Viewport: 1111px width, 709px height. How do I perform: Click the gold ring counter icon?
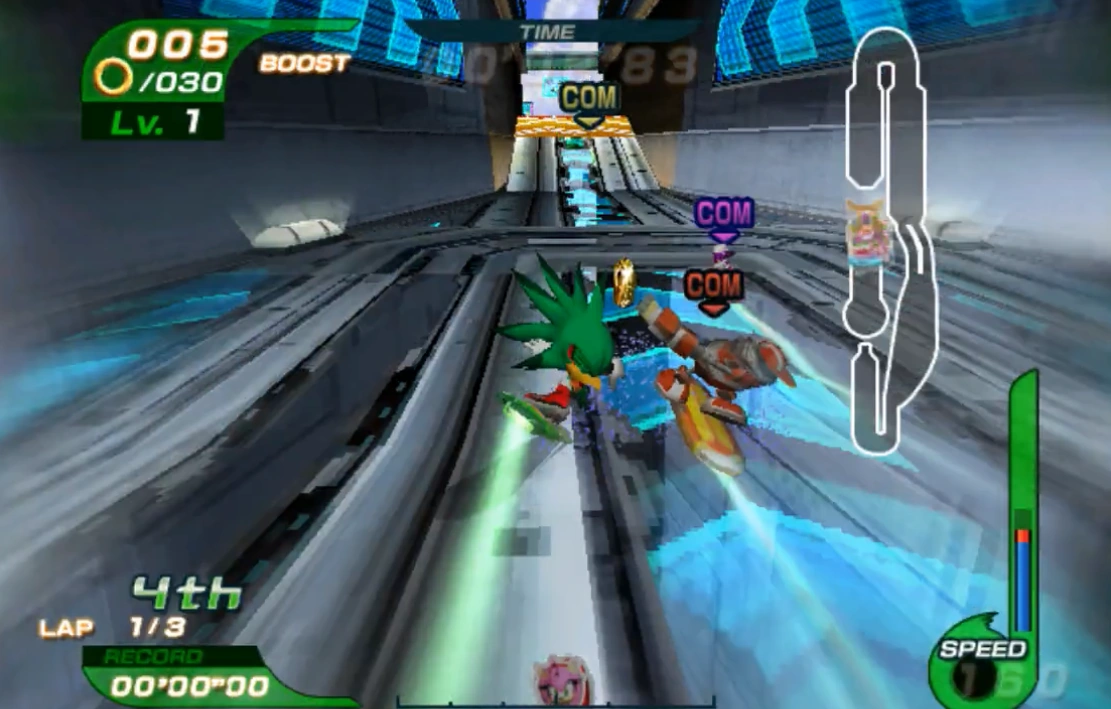click(114, 75)
